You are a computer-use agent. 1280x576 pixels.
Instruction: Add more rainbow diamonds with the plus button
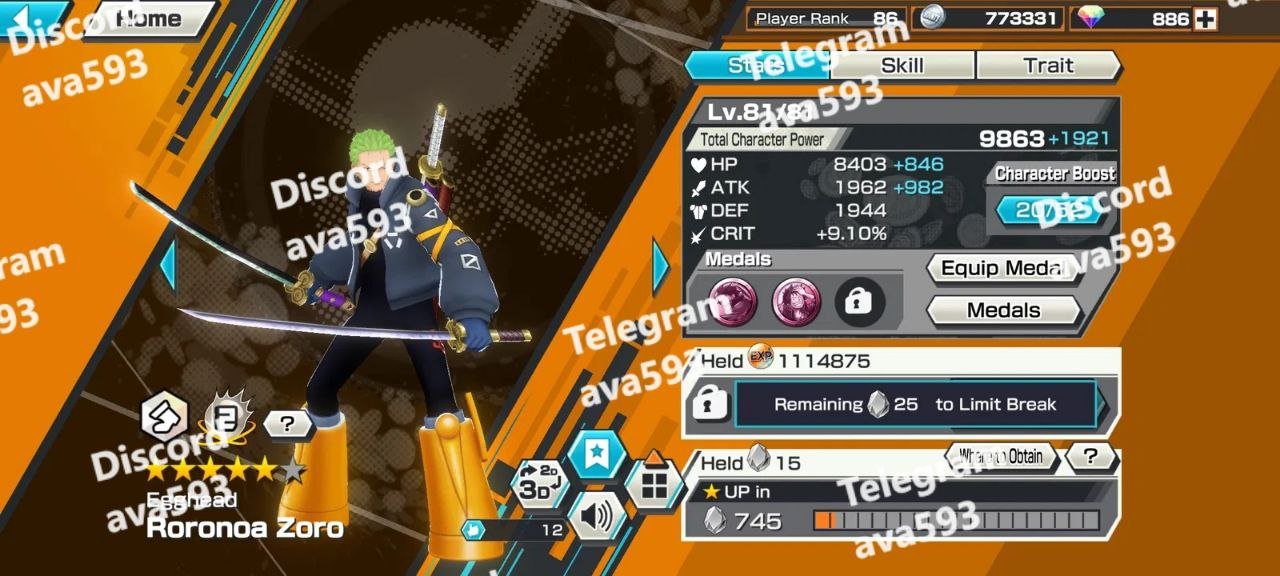tap(1205, 19)
